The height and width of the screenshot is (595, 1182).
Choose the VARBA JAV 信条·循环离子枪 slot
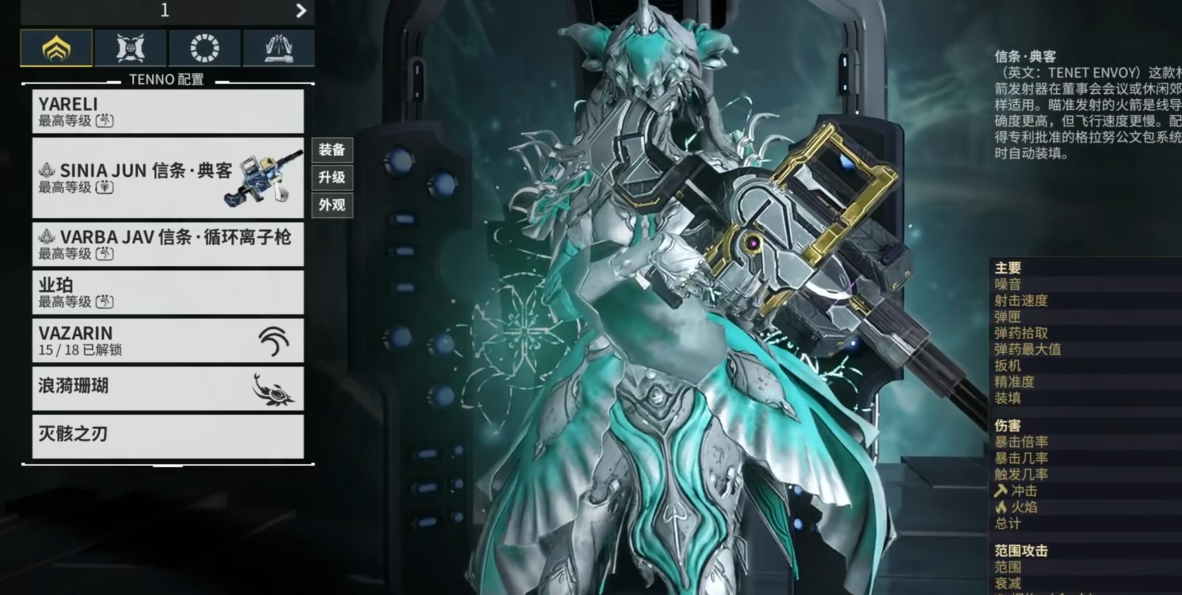(x=167, y=244)
